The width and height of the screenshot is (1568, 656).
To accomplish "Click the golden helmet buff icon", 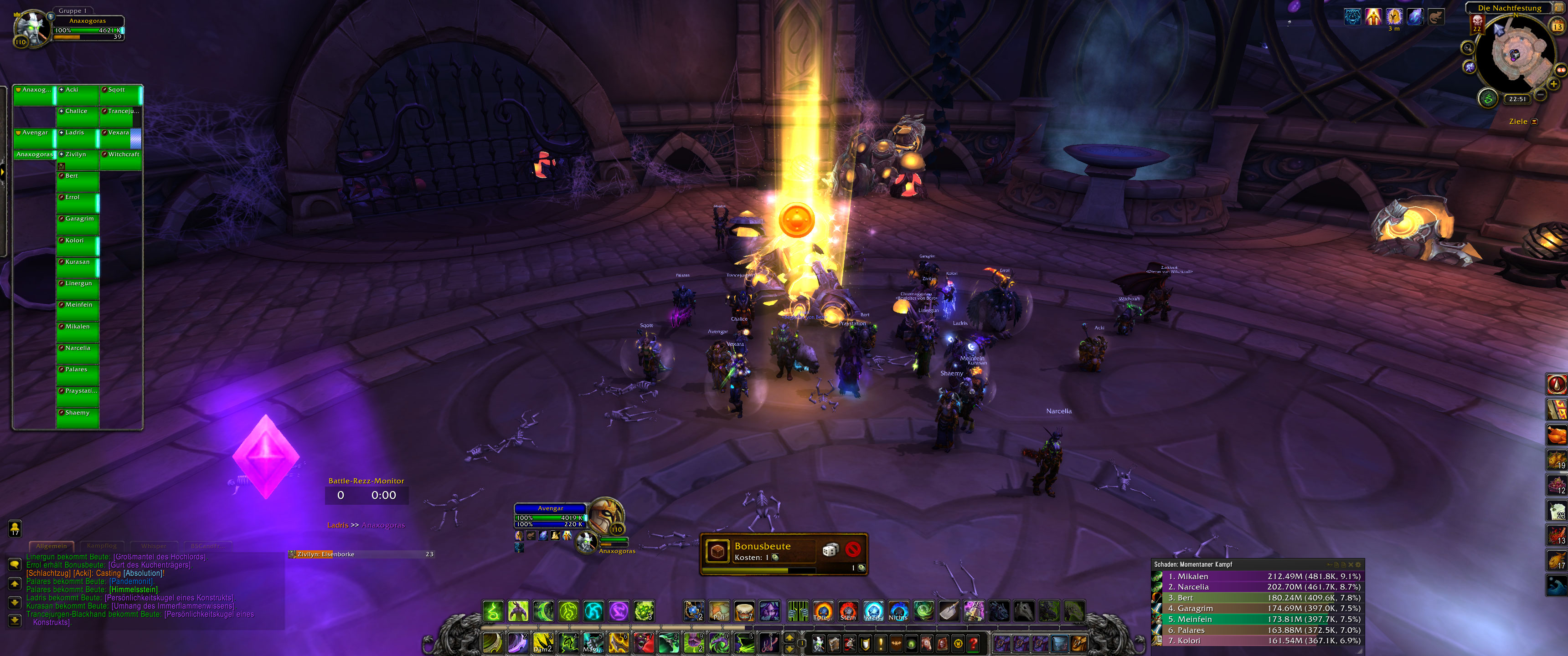I will click(1394, 16).
